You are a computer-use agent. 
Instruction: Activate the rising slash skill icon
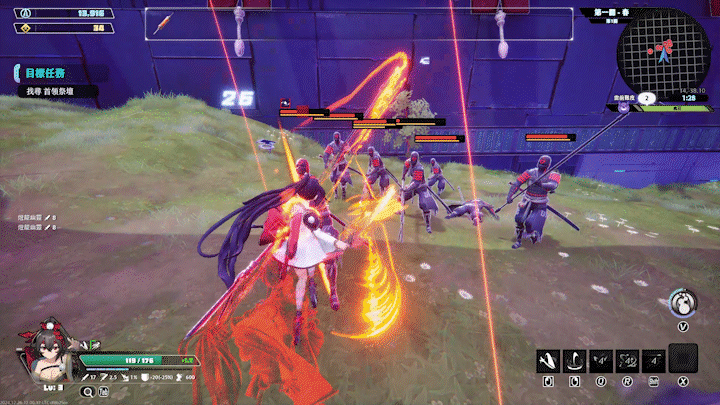tap(575, 358)
